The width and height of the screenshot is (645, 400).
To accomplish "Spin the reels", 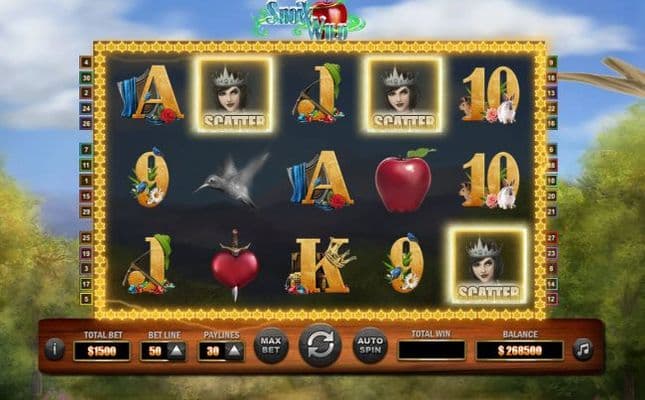I will [319, 346].
